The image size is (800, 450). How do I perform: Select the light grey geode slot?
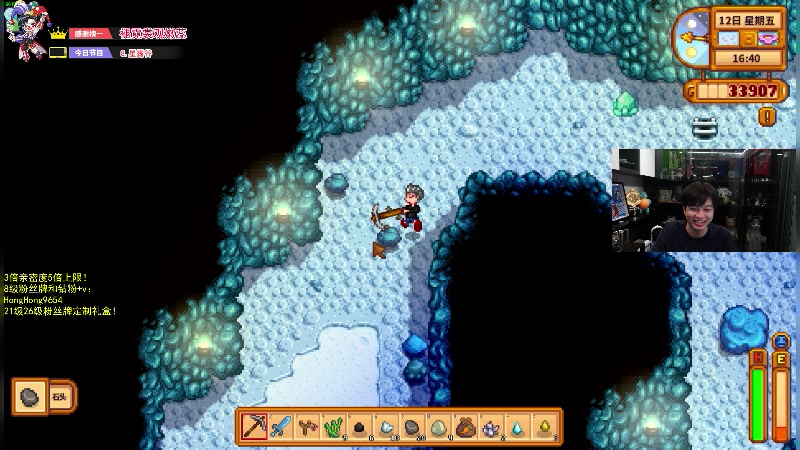pos(440,427)
